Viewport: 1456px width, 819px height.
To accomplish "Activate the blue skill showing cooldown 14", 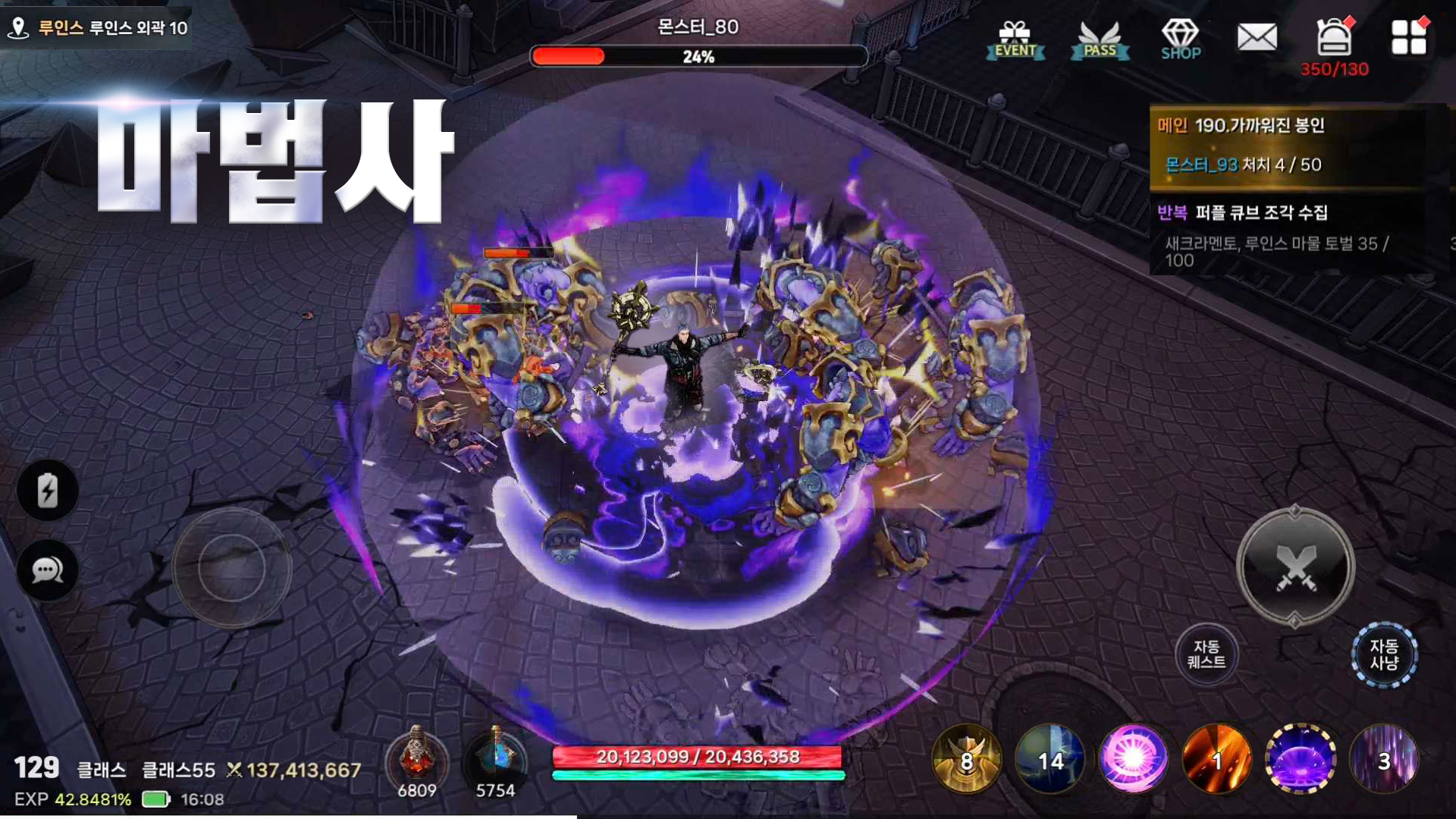I will [x=1050, y=759].
